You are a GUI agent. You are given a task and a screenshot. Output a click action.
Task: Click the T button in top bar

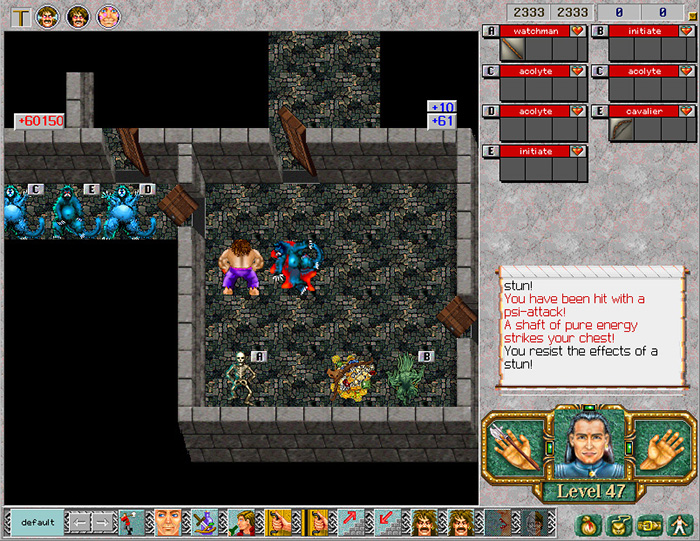pyautogui.click(x=19, y=15)
